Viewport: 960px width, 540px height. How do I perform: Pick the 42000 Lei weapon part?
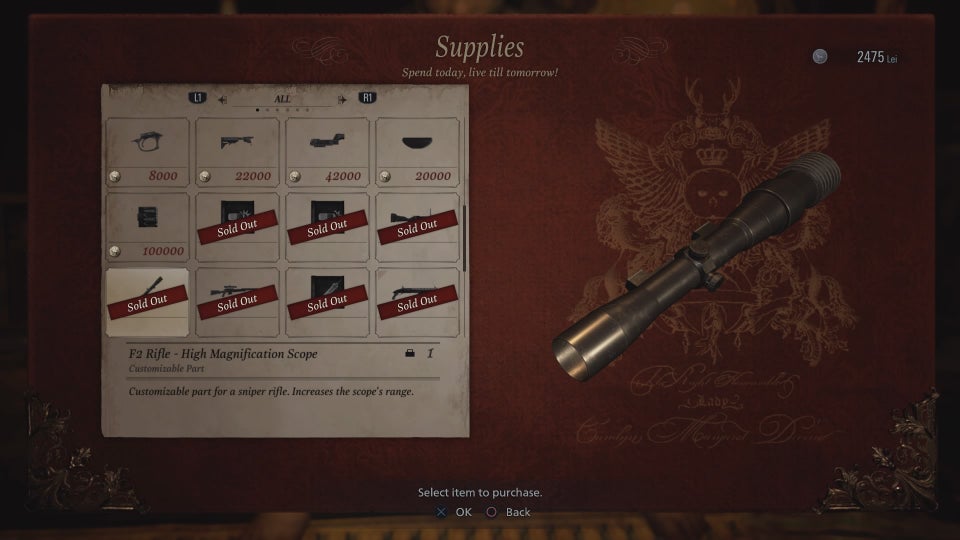(327, 152)
